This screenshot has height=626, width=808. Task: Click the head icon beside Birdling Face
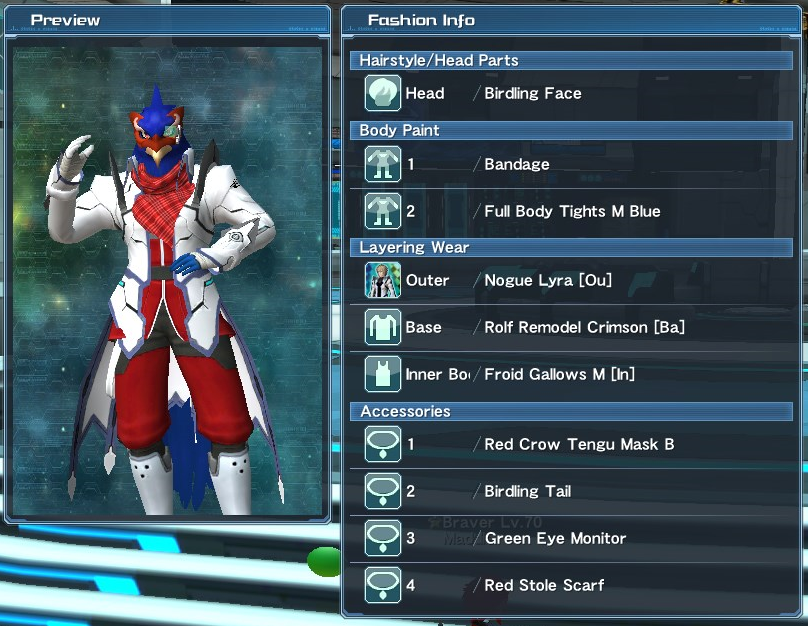pos(383,94)
